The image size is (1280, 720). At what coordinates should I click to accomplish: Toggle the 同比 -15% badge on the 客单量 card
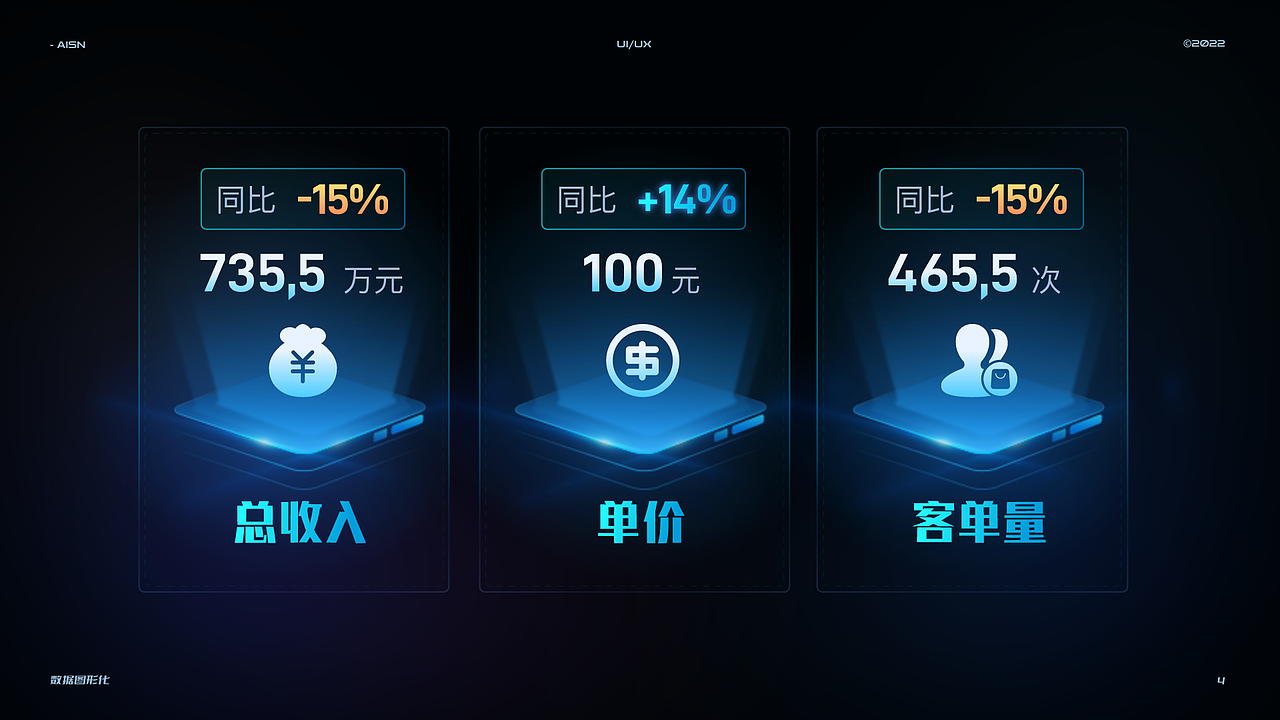981,198
